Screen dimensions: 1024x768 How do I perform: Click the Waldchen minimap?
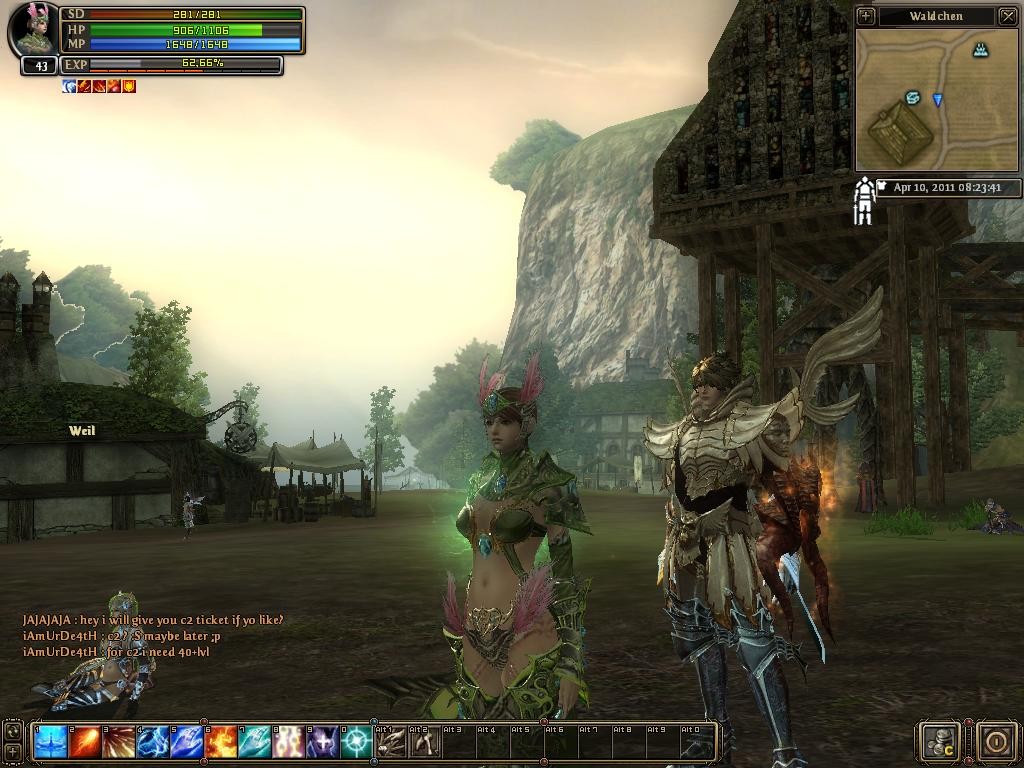point(937,98)
